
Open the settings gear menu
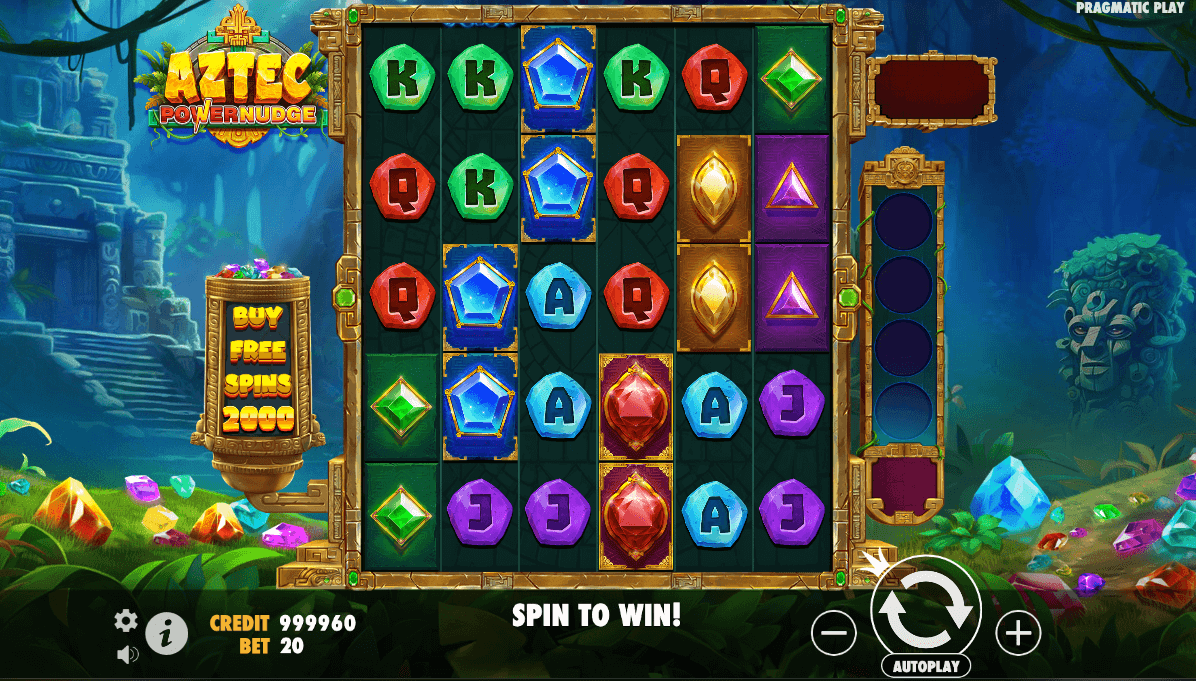(x=126, y=621)
